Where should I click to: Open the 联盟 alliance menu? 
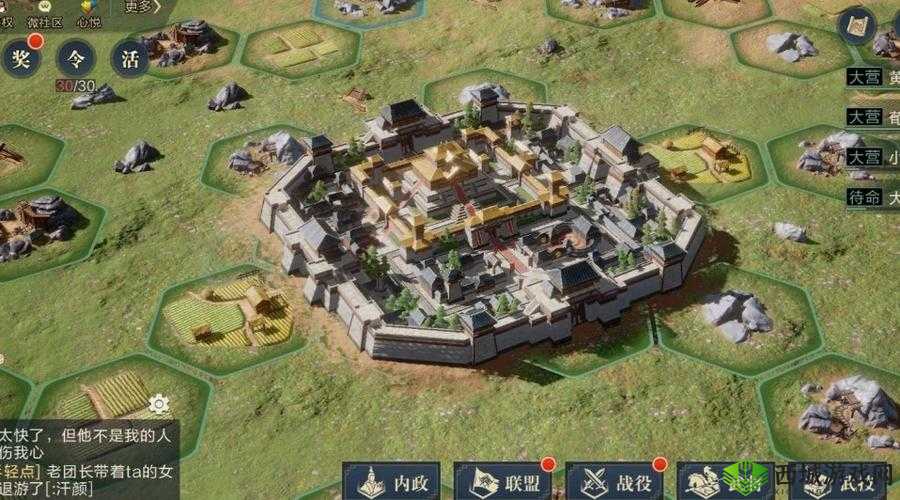(x=505, y=482)
